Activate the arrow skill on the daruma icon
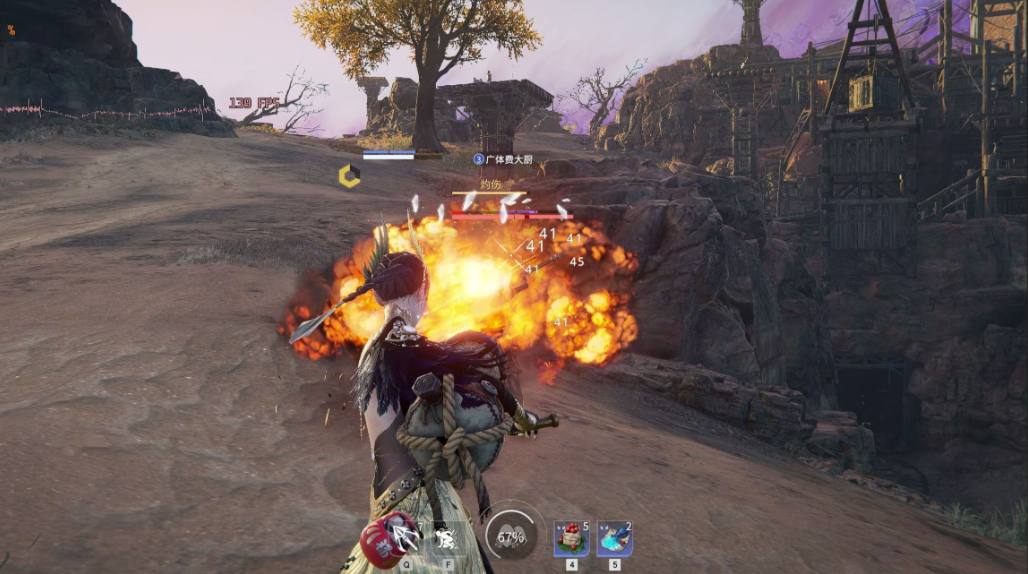The image size is (1028, 574). [x=402, y=538]
